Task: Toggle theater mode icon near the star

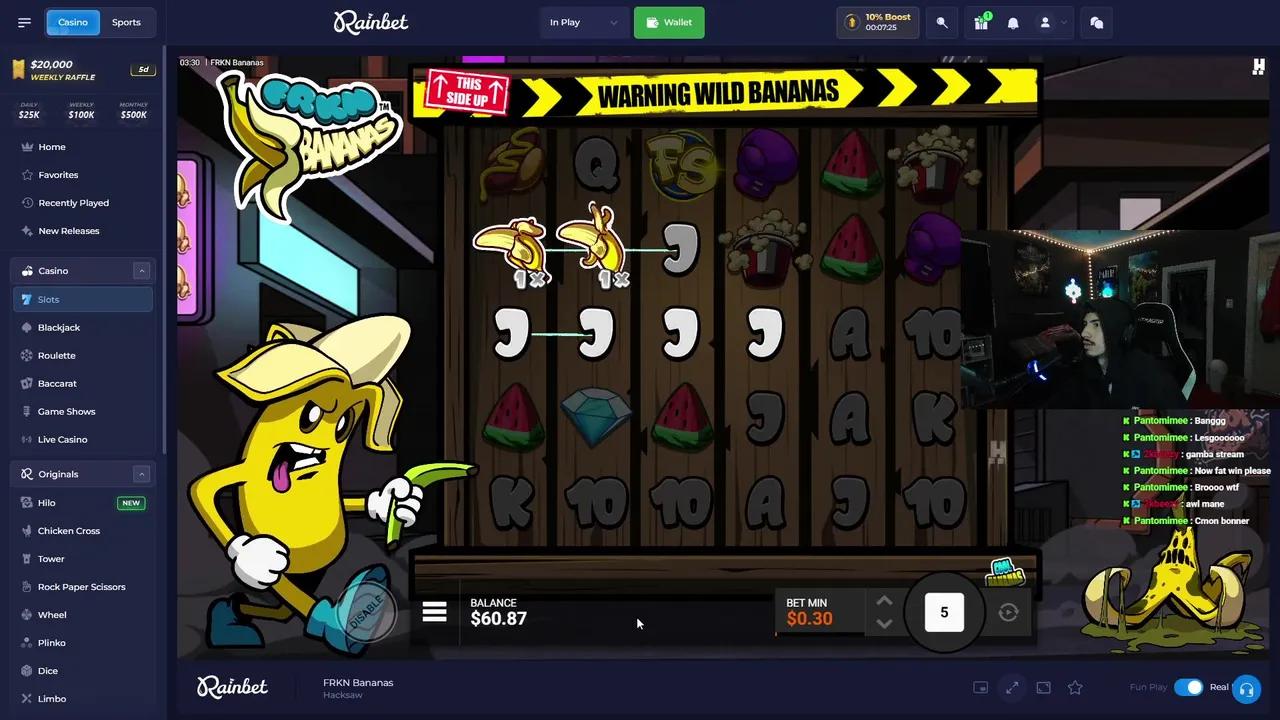Action: point(1043,687)
